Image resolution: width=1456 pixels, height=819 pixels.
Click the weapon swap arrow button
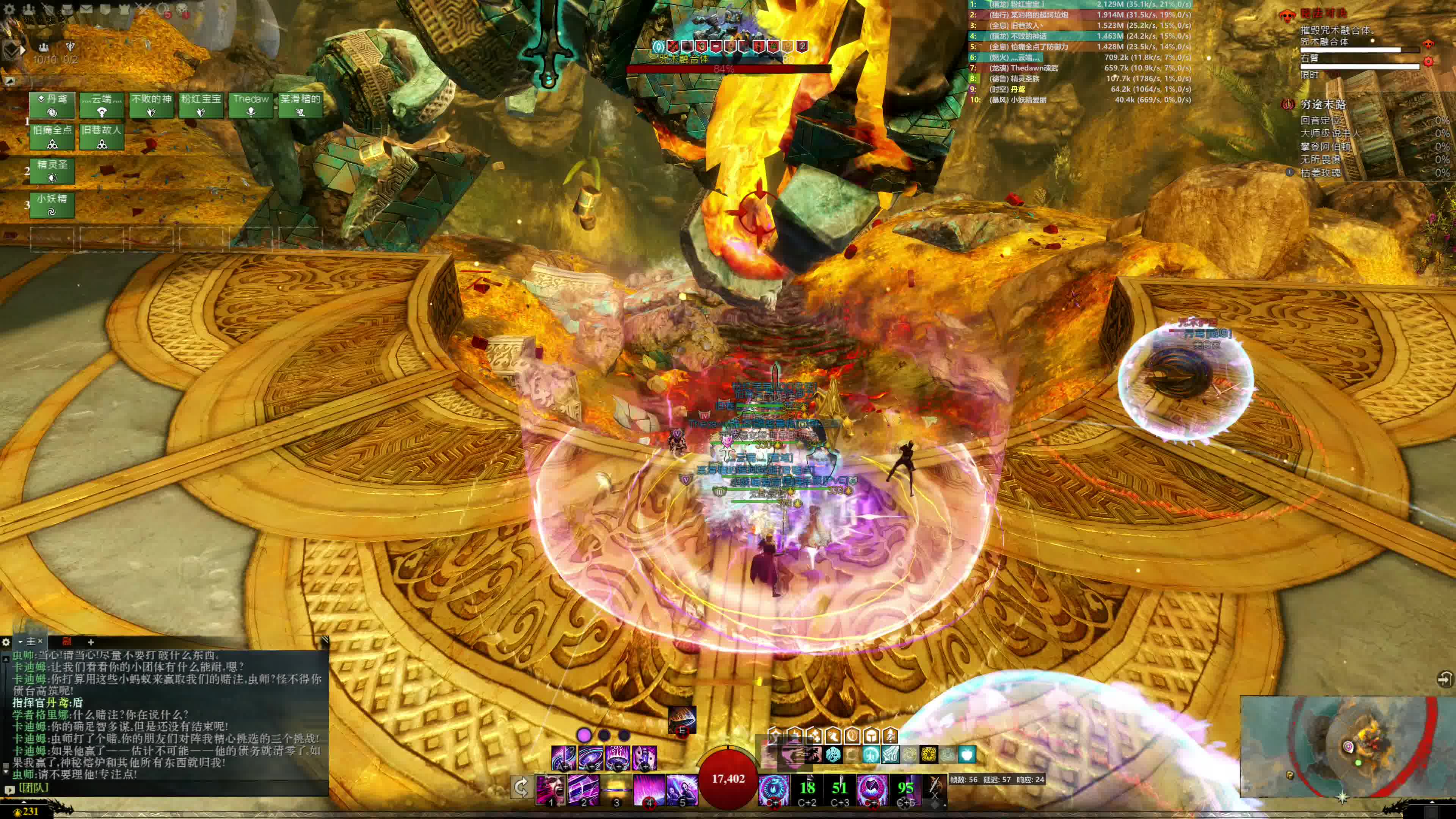(521, 787)
